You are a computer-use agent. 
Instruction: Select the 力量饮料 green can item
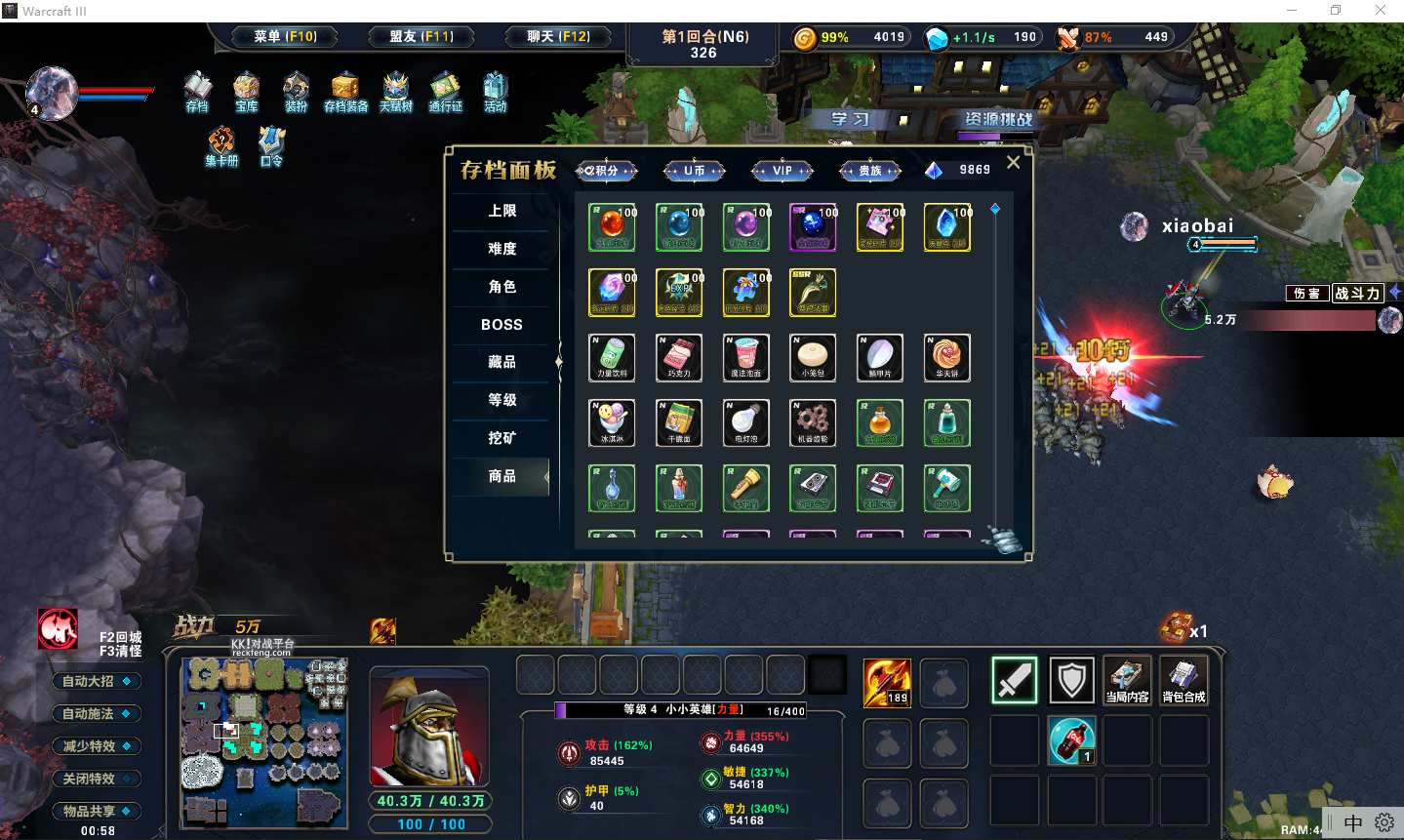(x=613, y=358)
